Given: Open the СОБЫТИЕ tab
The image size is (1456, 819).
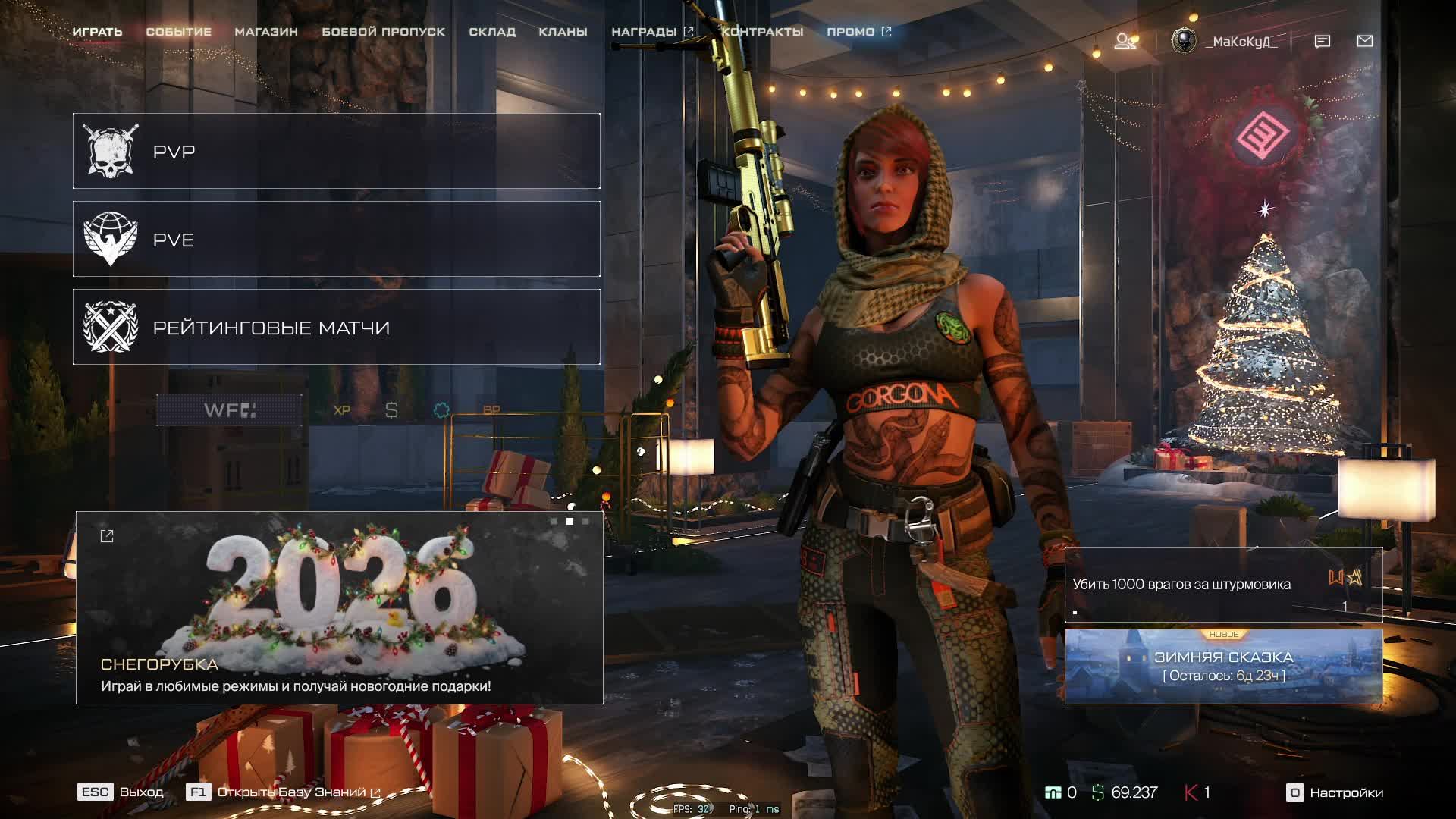Looking at the screenshot, I should pyautogui.click(x=178, y=32).
